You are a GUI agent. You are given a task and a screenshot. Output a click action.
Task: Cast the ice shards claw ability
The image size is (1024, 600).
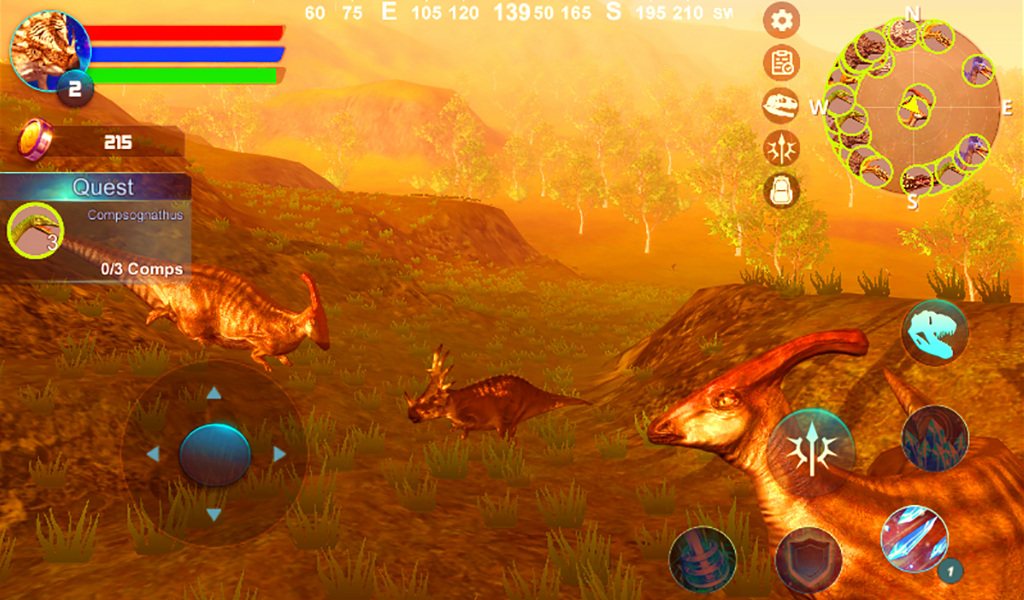914,540
